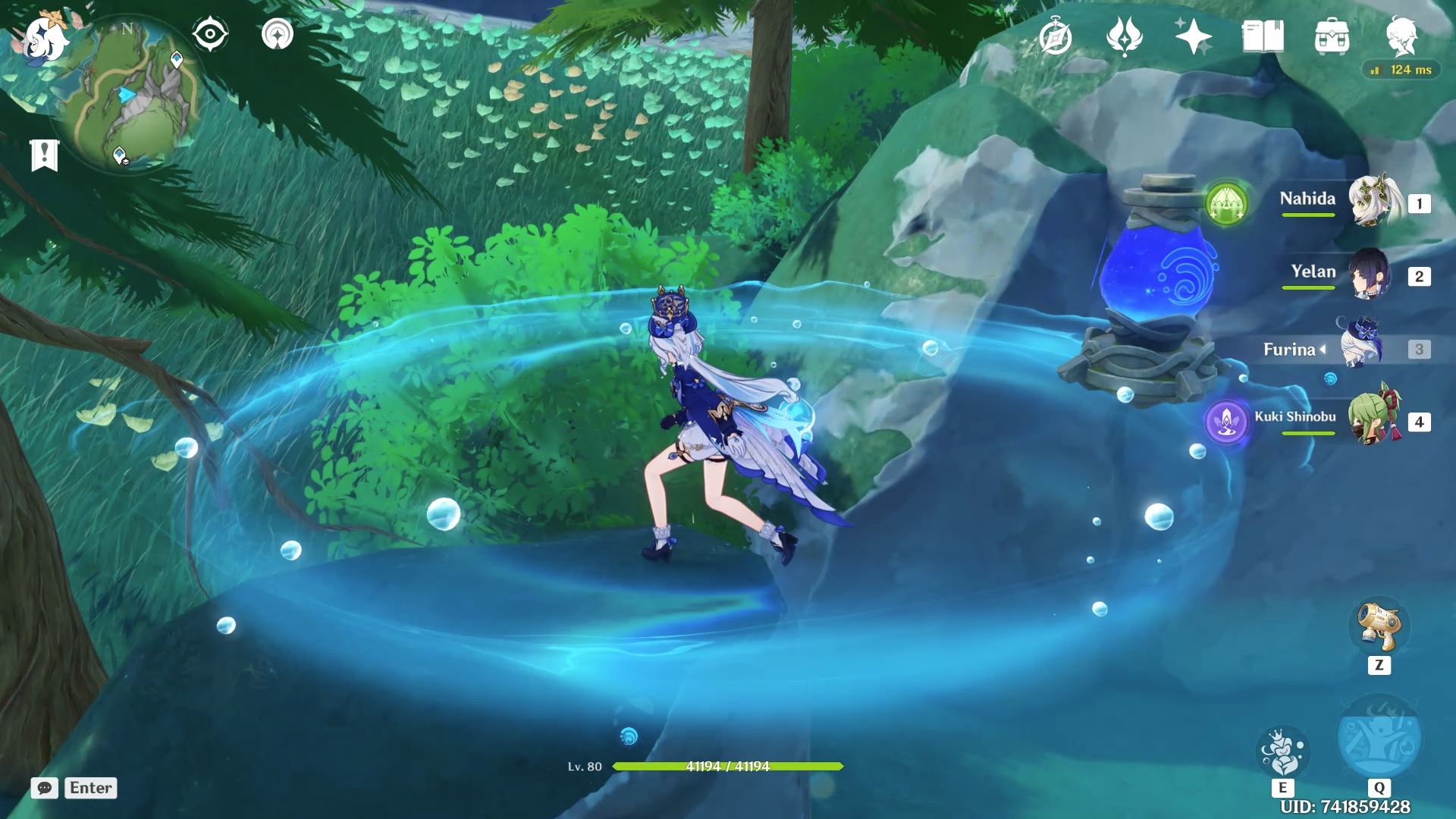
Task: Open the book-shaped Battle Pass icon
Action: (1263, 36)
